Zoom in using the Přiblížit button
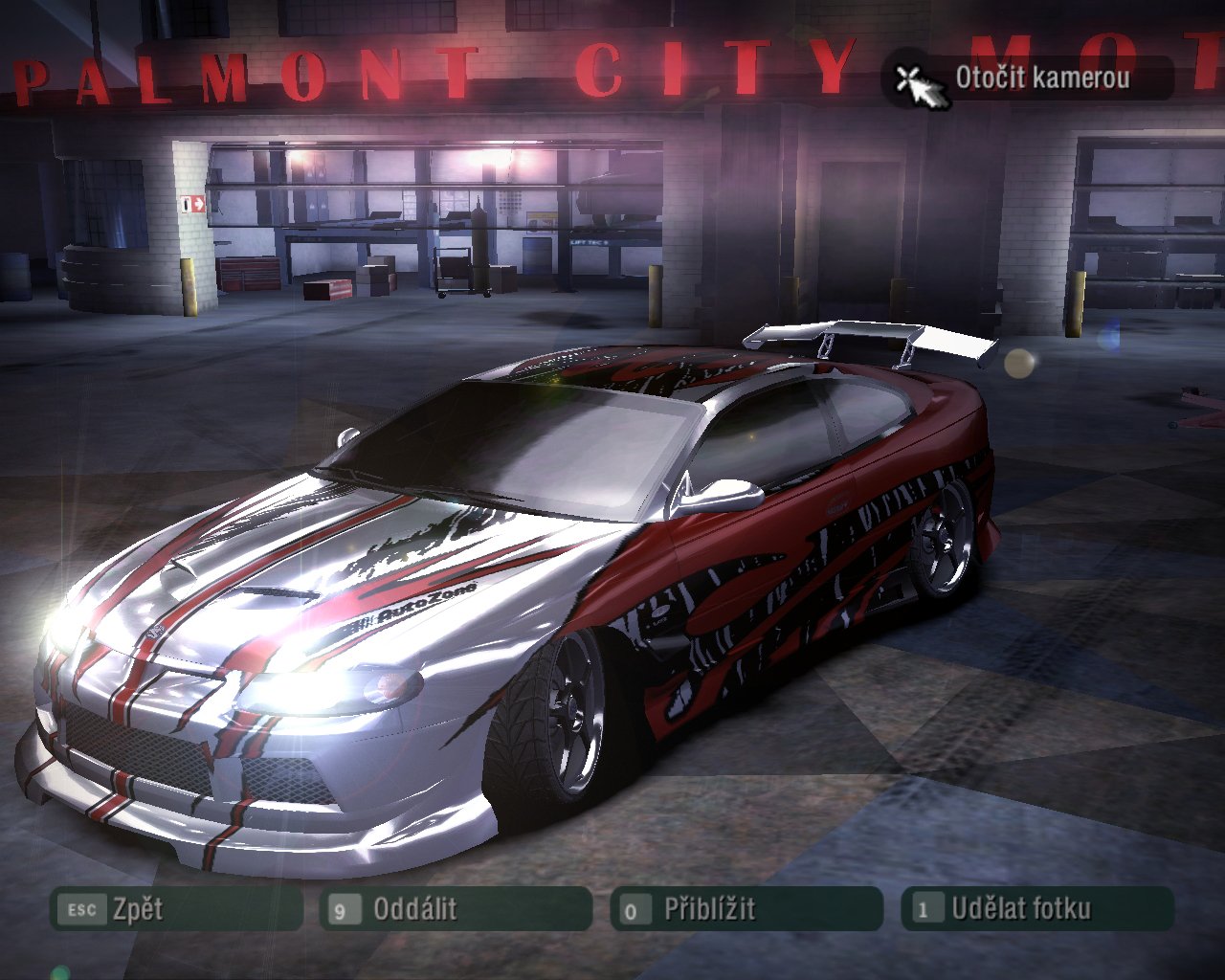 point(746,909)
